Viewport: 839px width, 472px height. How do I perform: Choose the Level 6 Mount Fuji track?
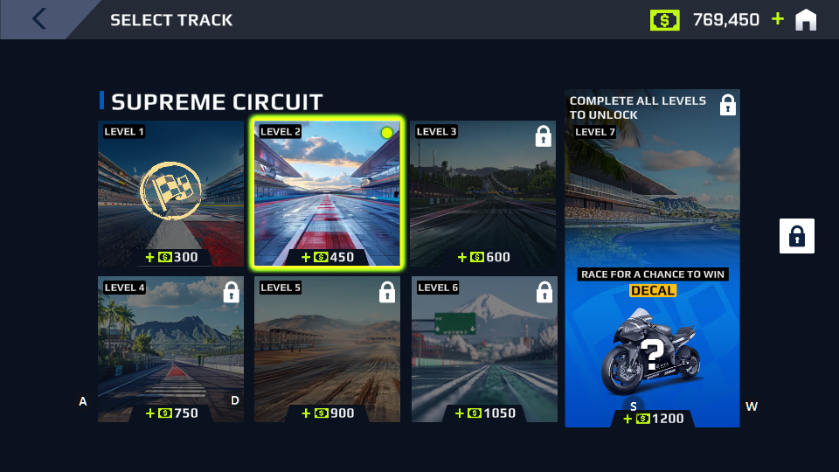coord(484,349)
